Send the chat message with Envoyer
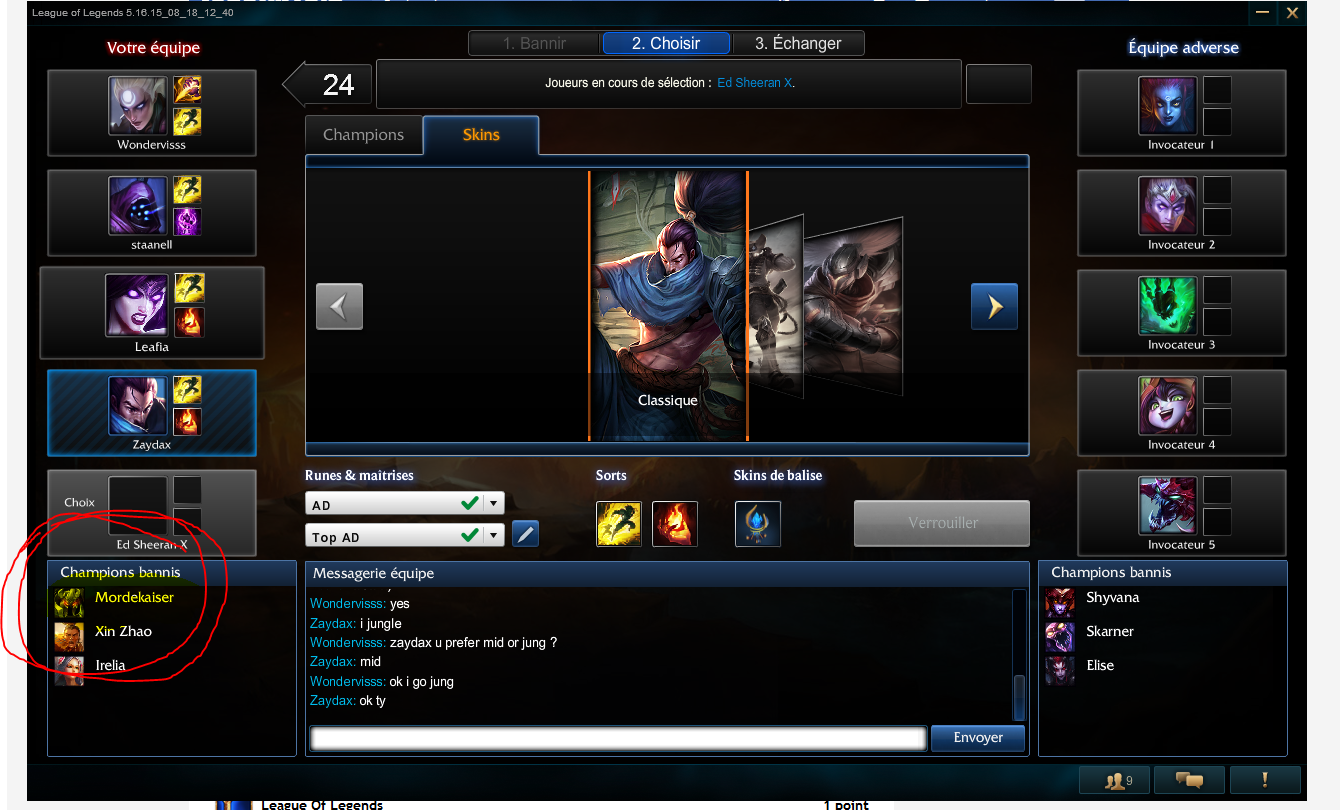Screen dimensions: 1340x810 pyautogui.click(x=978, y=738)
